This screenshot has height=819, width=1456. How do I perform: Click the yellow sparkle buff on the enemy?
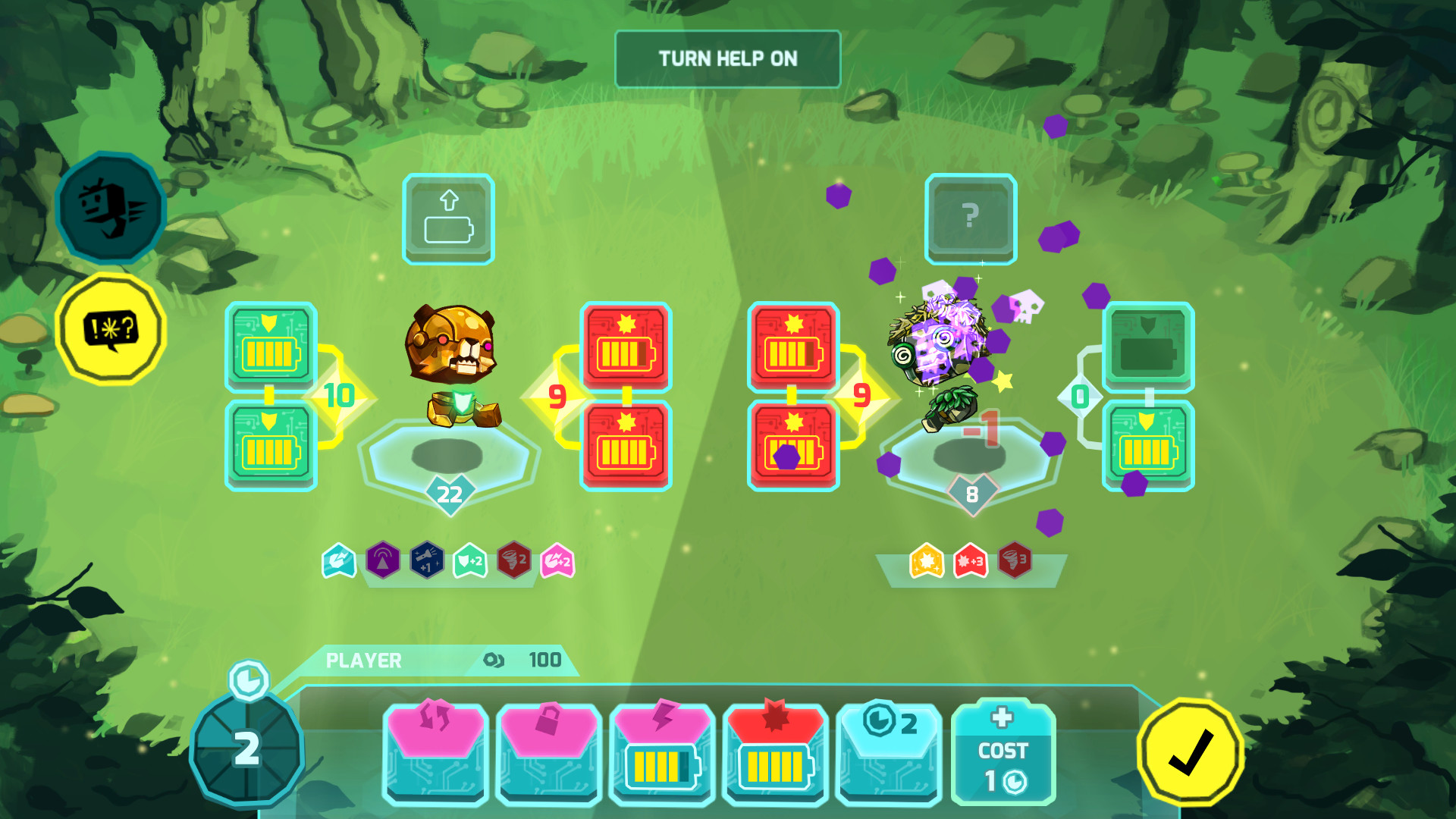click(x=928, y=563)
